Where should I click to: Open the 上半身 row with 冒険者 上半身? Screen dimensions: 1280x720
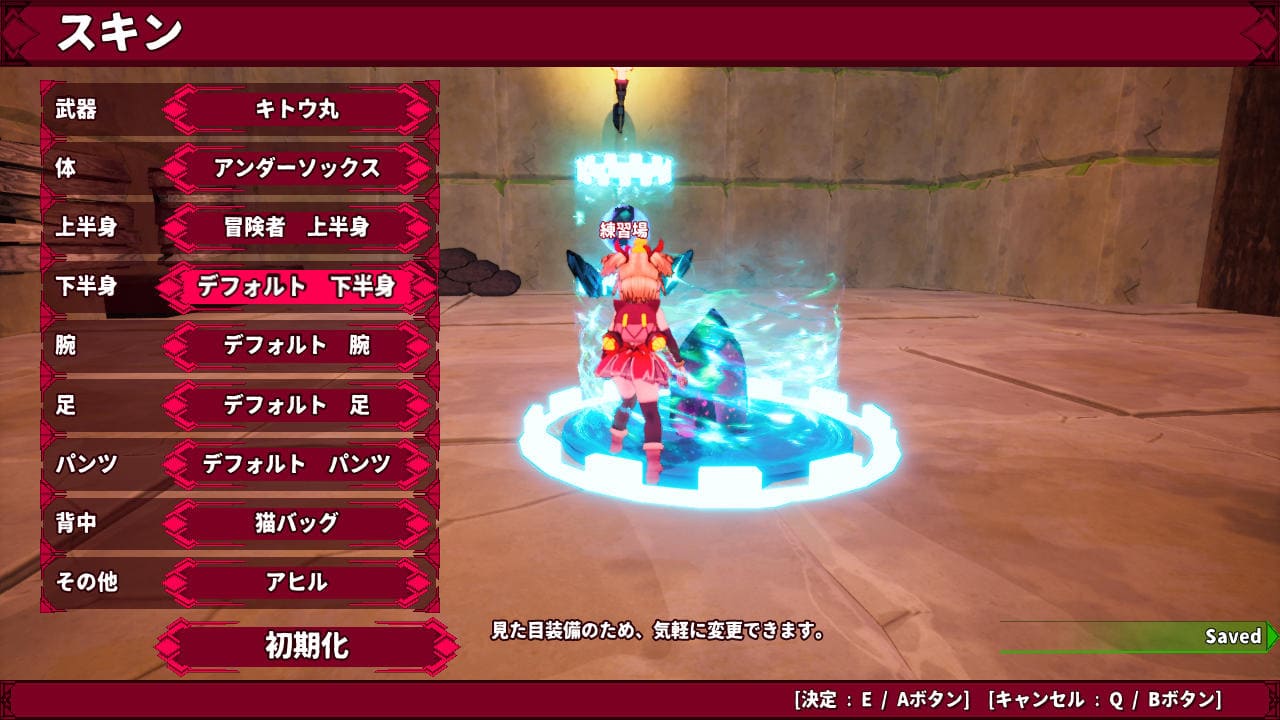pyautogui.click(x=297, y=227)
